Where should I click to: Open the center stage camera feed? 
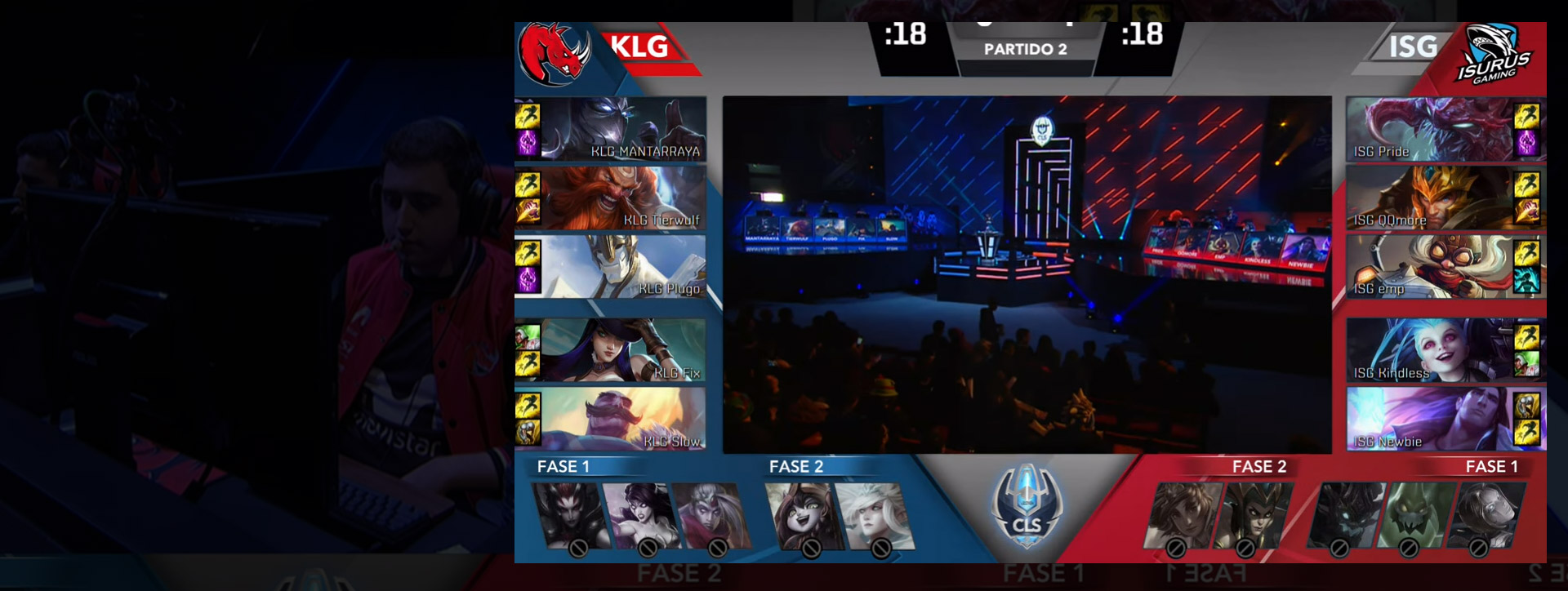[x=1027, y=274]
